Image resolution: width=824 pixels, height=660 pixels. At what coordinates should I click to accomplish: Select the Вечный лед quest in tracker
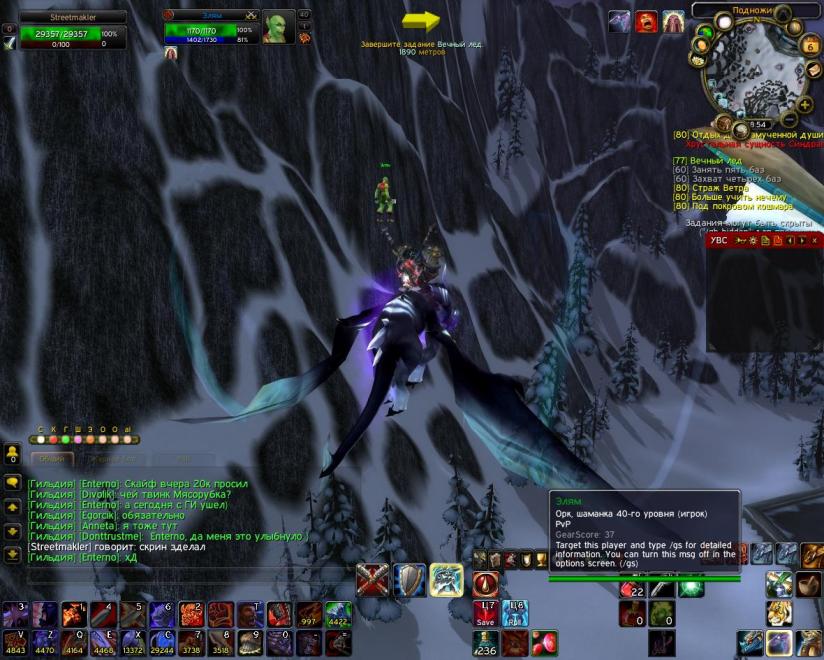tap(715, 160)
